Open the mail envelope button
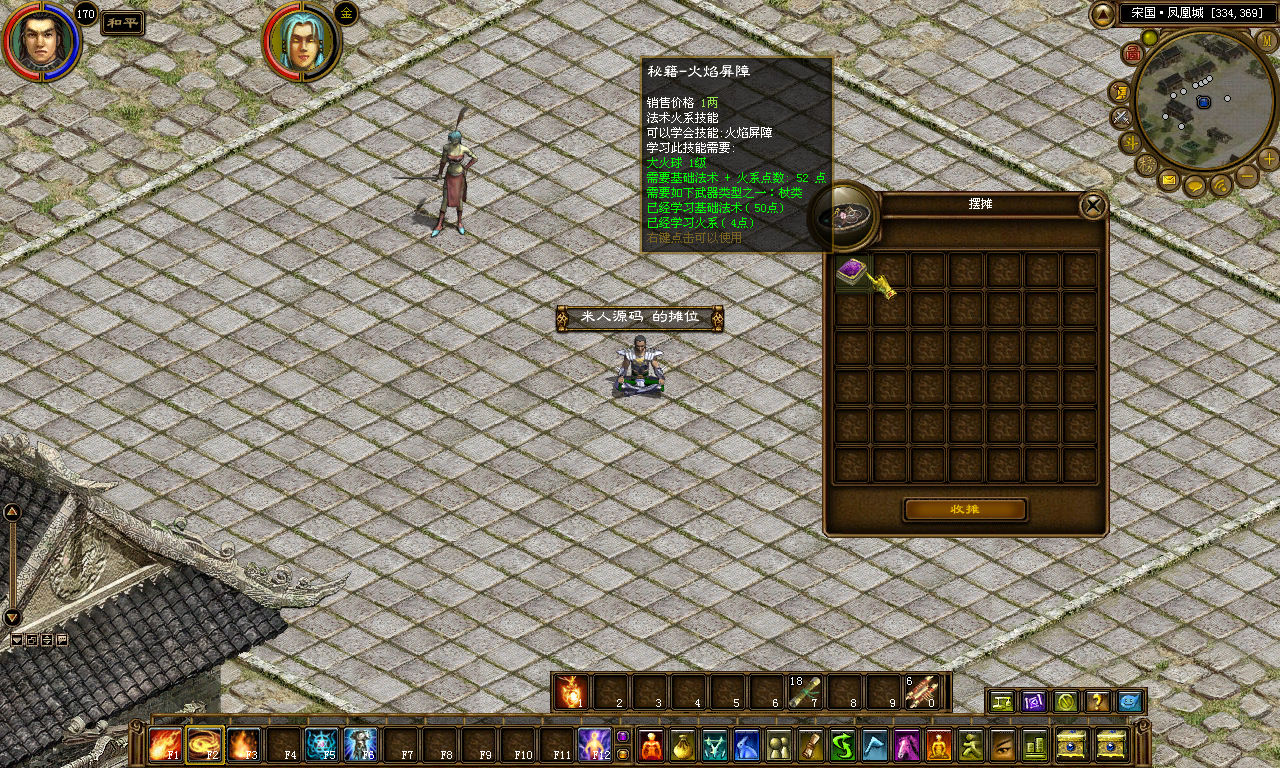The width and height of the screenshot is (1280, 768). tap(1169, 181)
